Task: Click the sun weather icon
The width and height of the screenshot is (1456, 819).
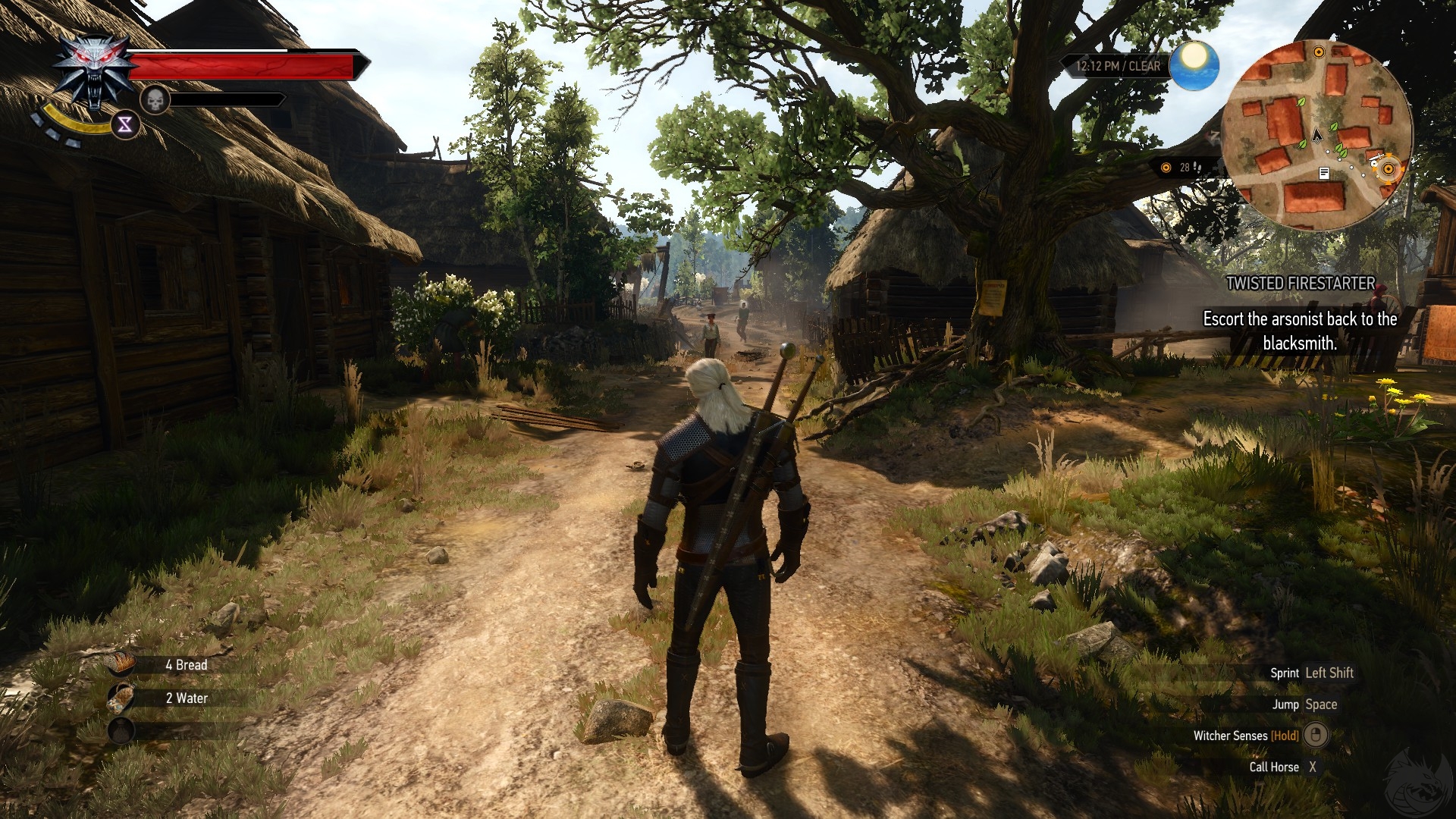Action: click(x=1194, y=65)
